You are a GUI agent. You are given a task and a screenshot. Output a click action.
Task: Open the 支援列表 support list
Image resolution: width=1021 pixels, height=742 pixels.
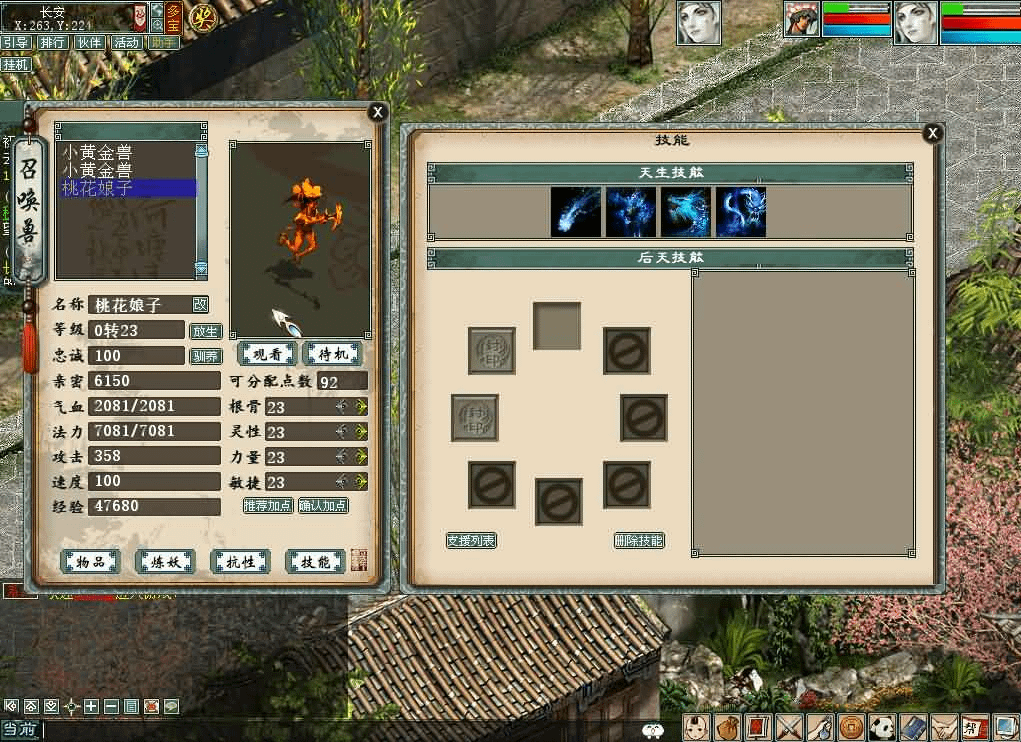pos(471,541)
